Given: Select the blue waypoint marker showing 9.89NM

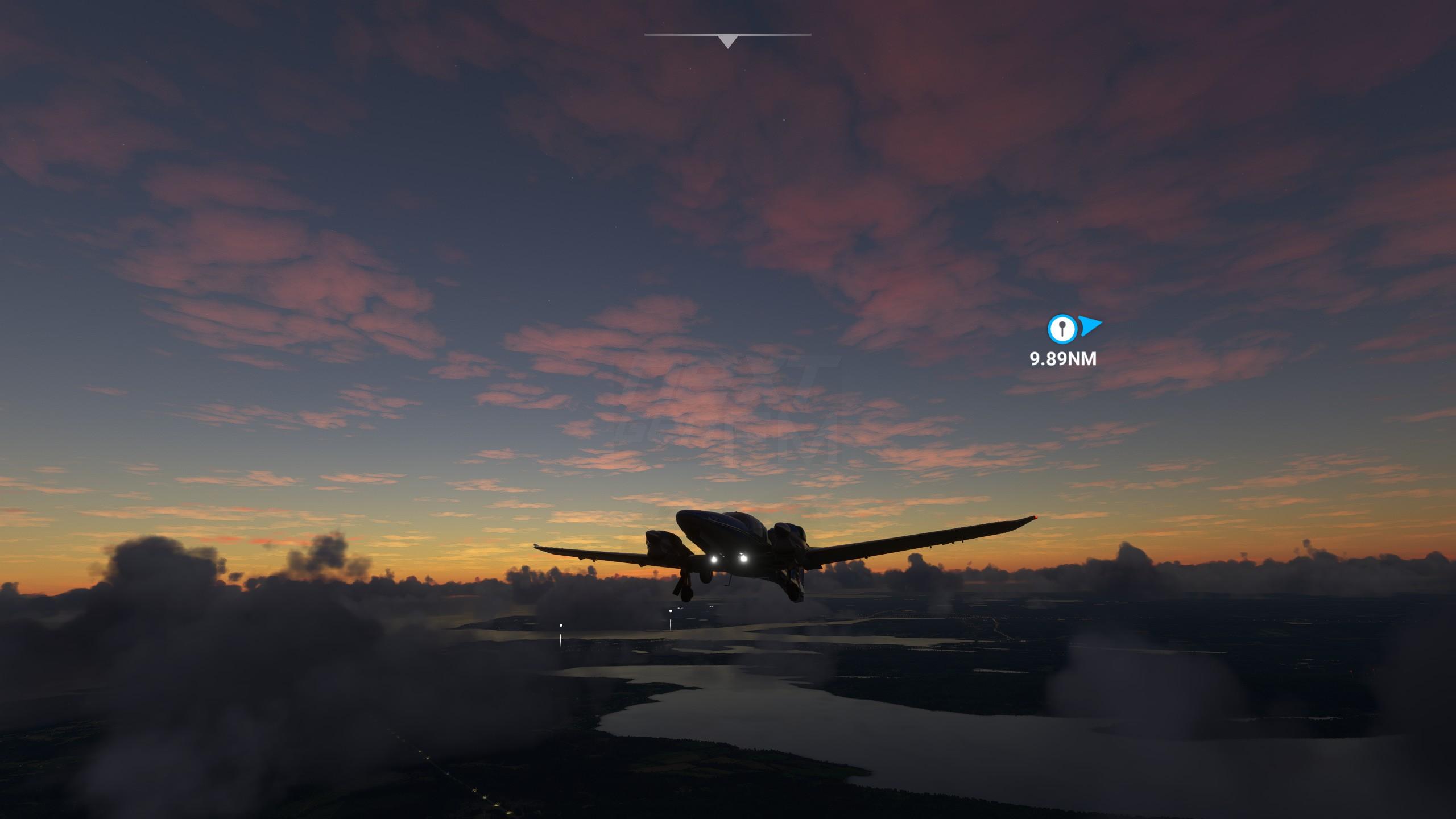Looking at the screenshot, I should (x=1062, y=329).
